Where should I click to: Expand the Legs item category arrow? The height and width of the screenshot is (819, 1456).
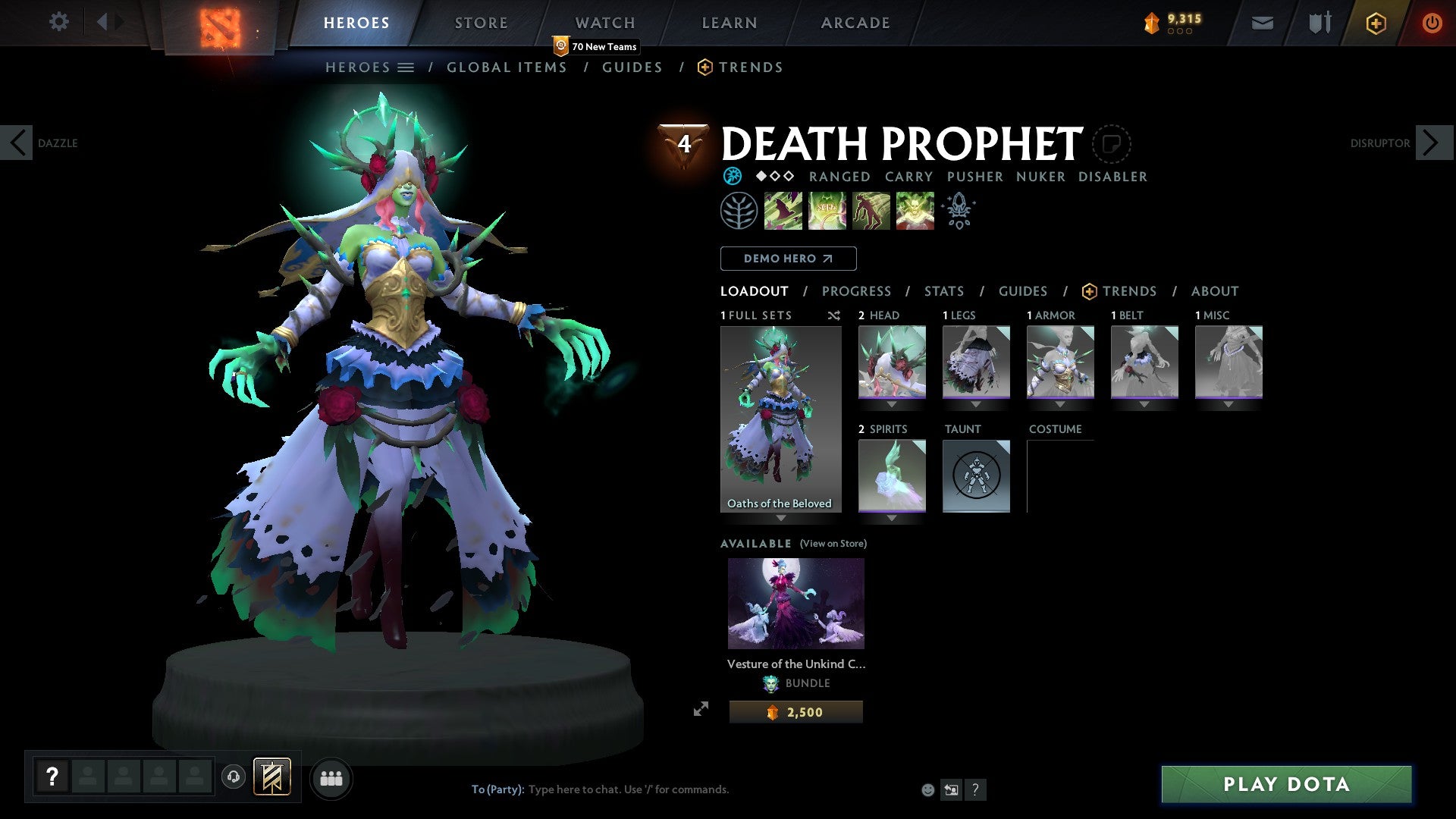click(x=976, y=404)
